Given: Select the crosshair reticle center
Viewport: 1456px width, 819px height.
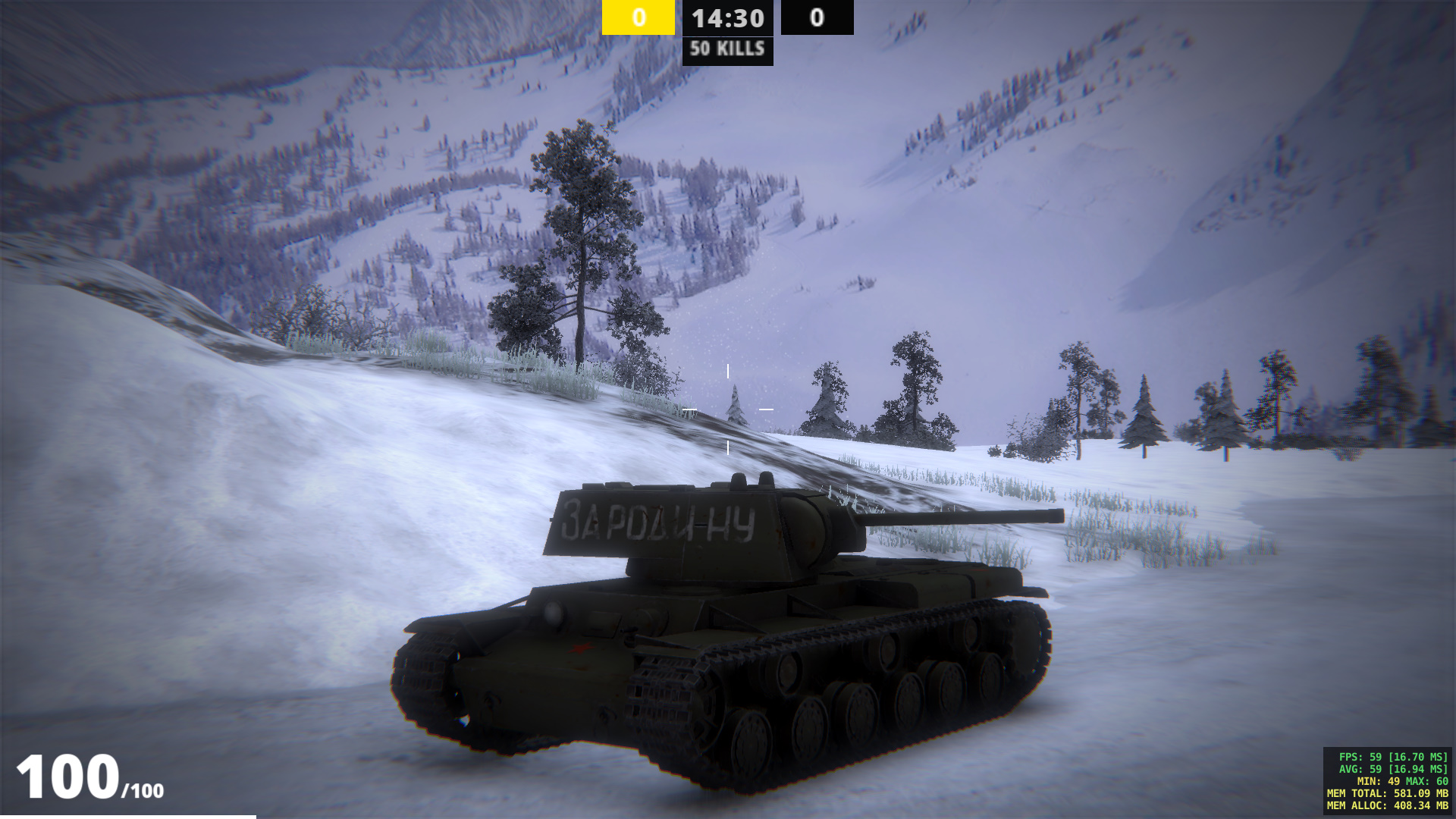Looking at the screenshot, I should [x=727, y=409].
